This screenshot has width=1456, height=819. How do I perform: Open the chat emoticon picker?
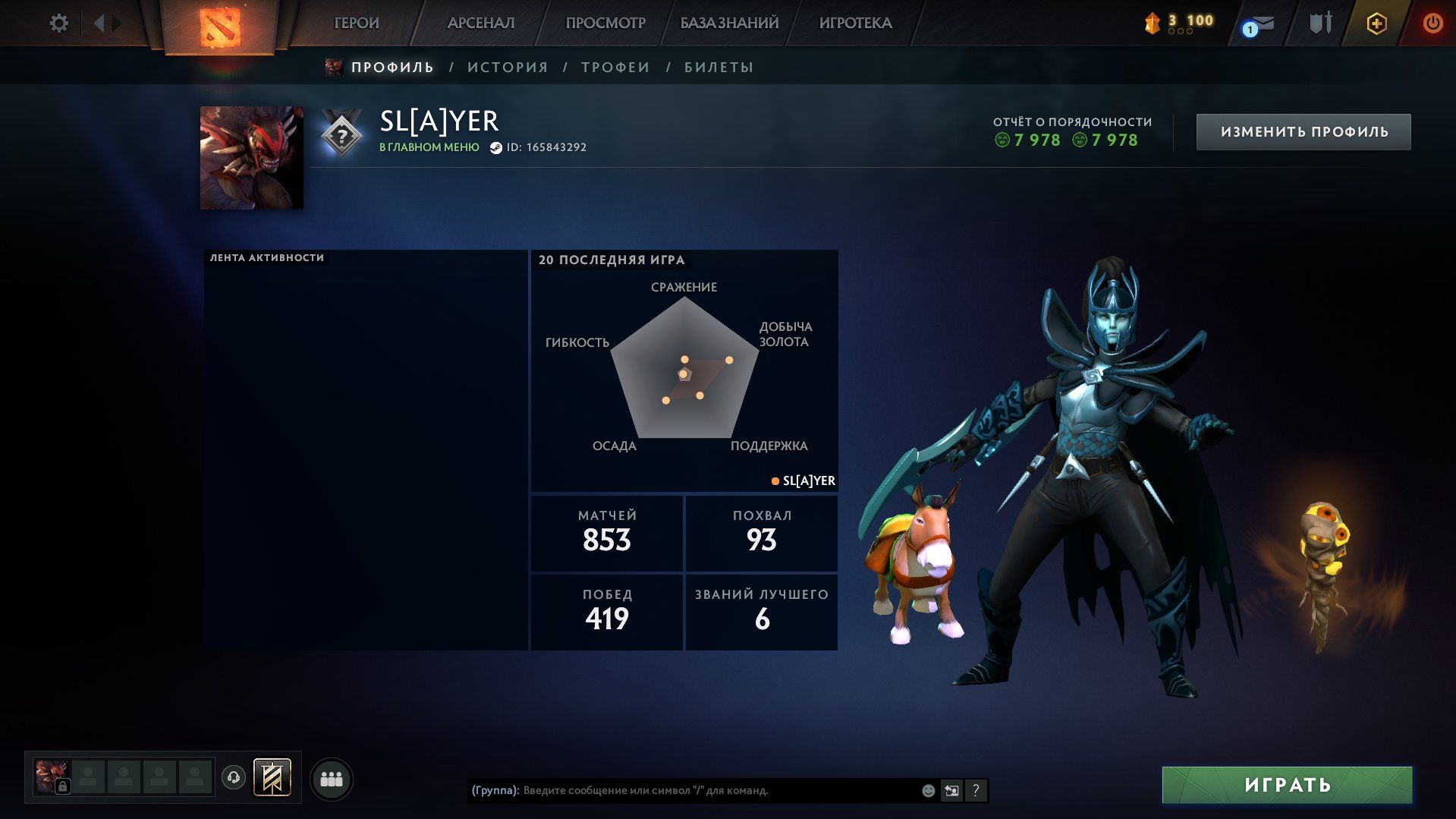928,791
